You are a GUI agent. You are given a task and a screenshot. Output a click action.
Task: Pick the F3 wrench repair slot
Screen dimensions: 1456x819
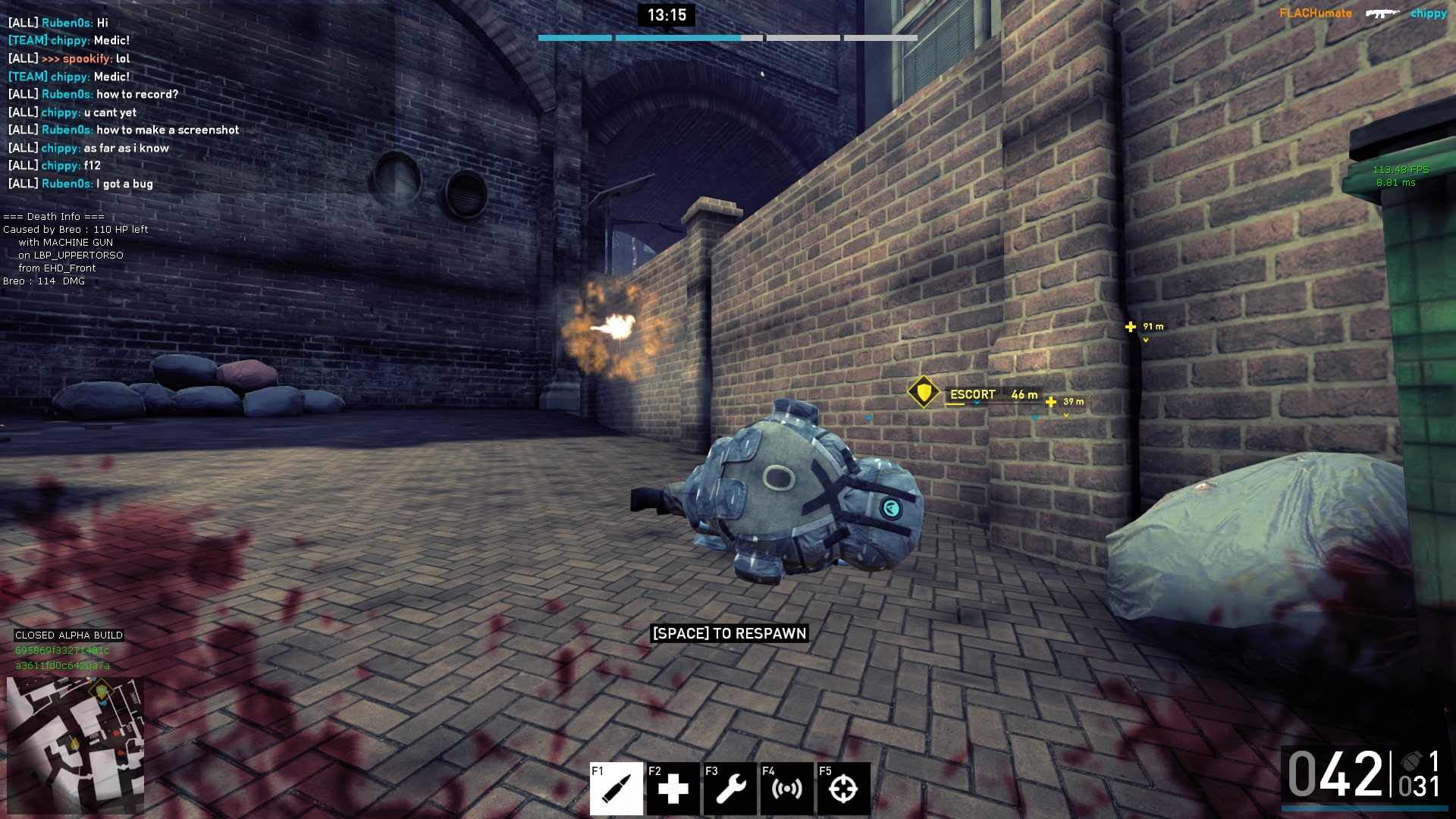730,789
